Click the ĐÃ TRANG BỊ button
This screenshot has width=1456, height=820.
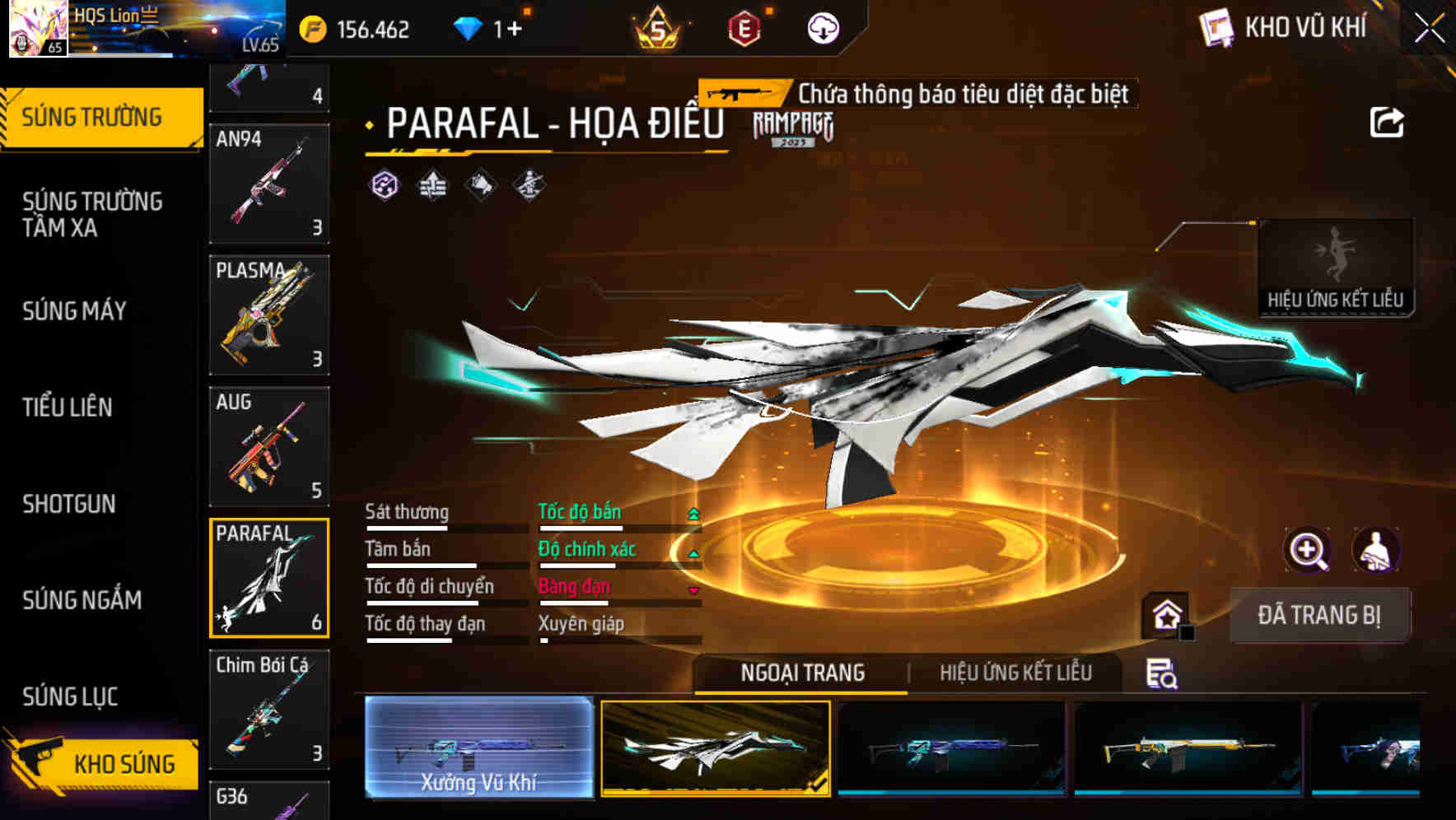point(1319,614)
